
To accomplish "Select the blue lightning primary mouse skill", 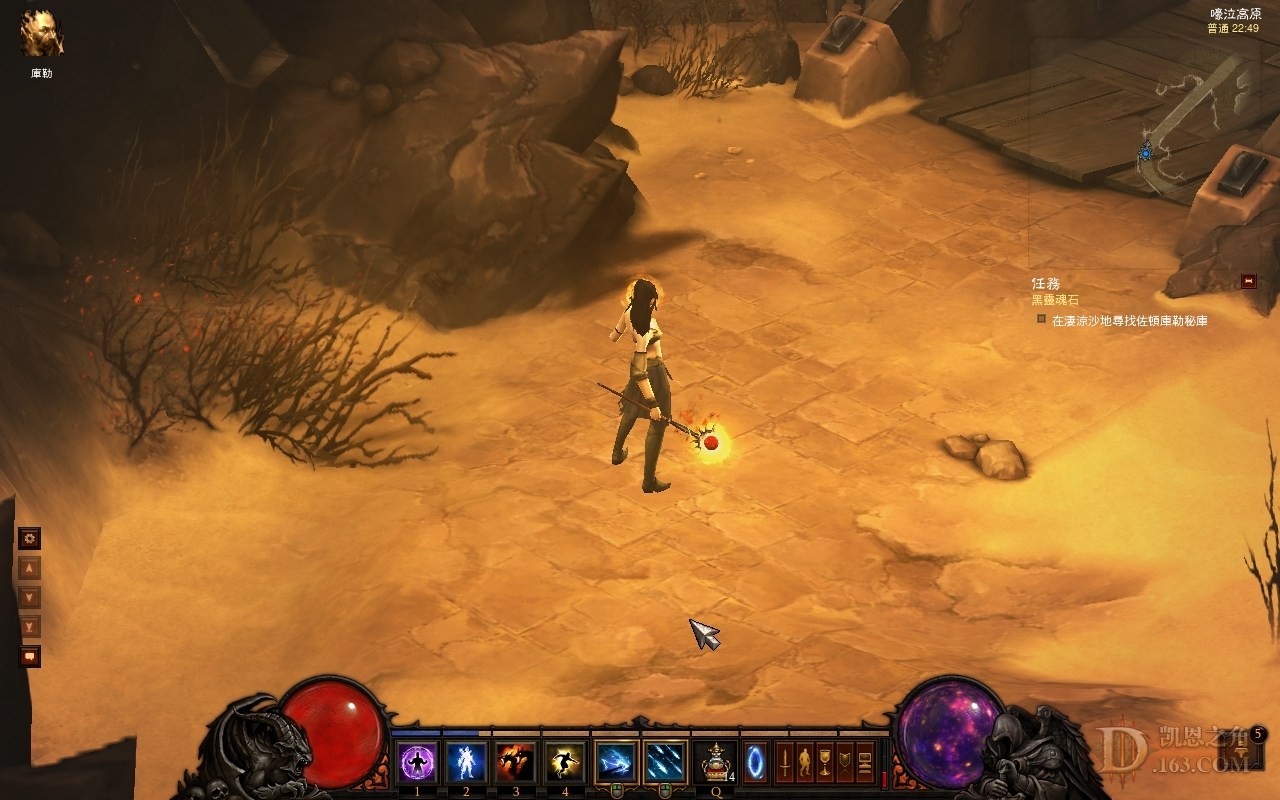I will pyautogui.click(x=615, y=763).
